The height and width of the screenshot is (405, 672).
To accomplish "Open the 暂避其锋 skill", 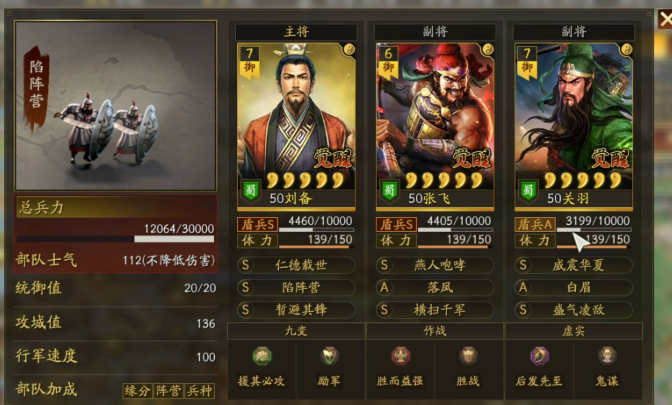I will coord(295,308).
